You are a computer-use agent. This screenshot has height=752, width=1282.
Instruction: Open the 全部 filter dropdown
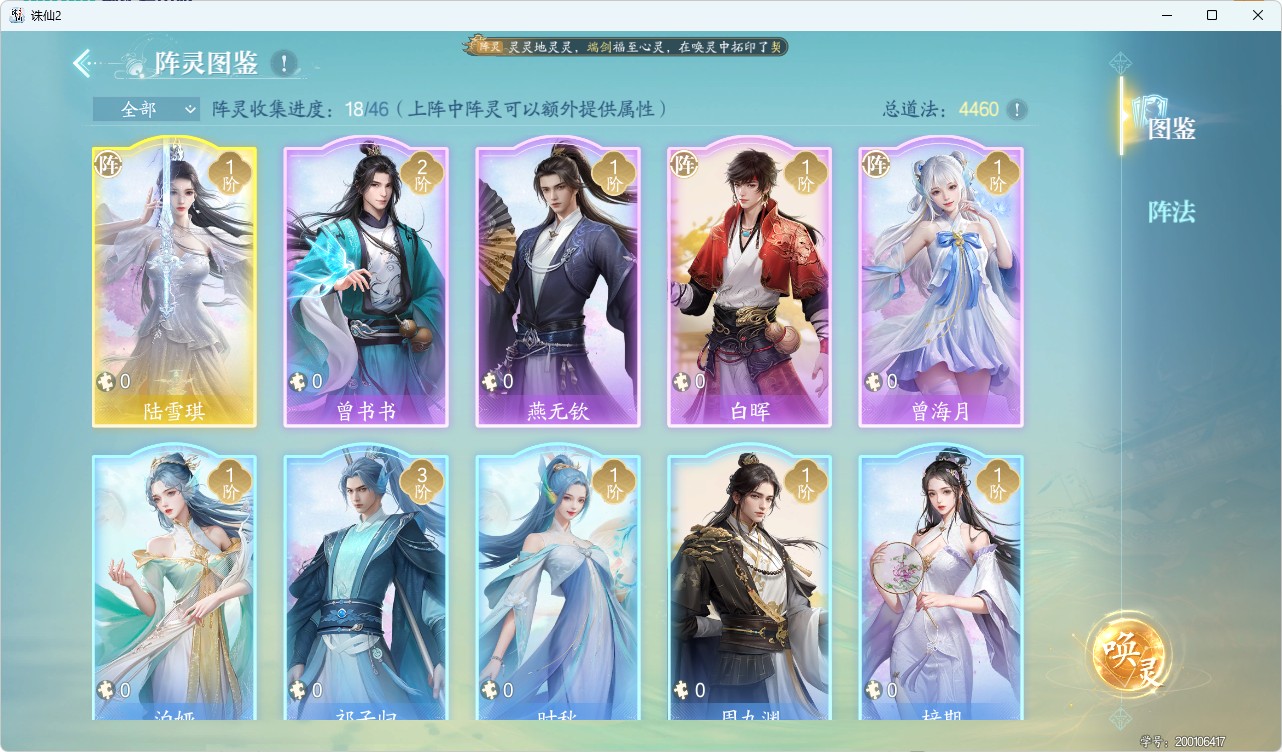144,108
